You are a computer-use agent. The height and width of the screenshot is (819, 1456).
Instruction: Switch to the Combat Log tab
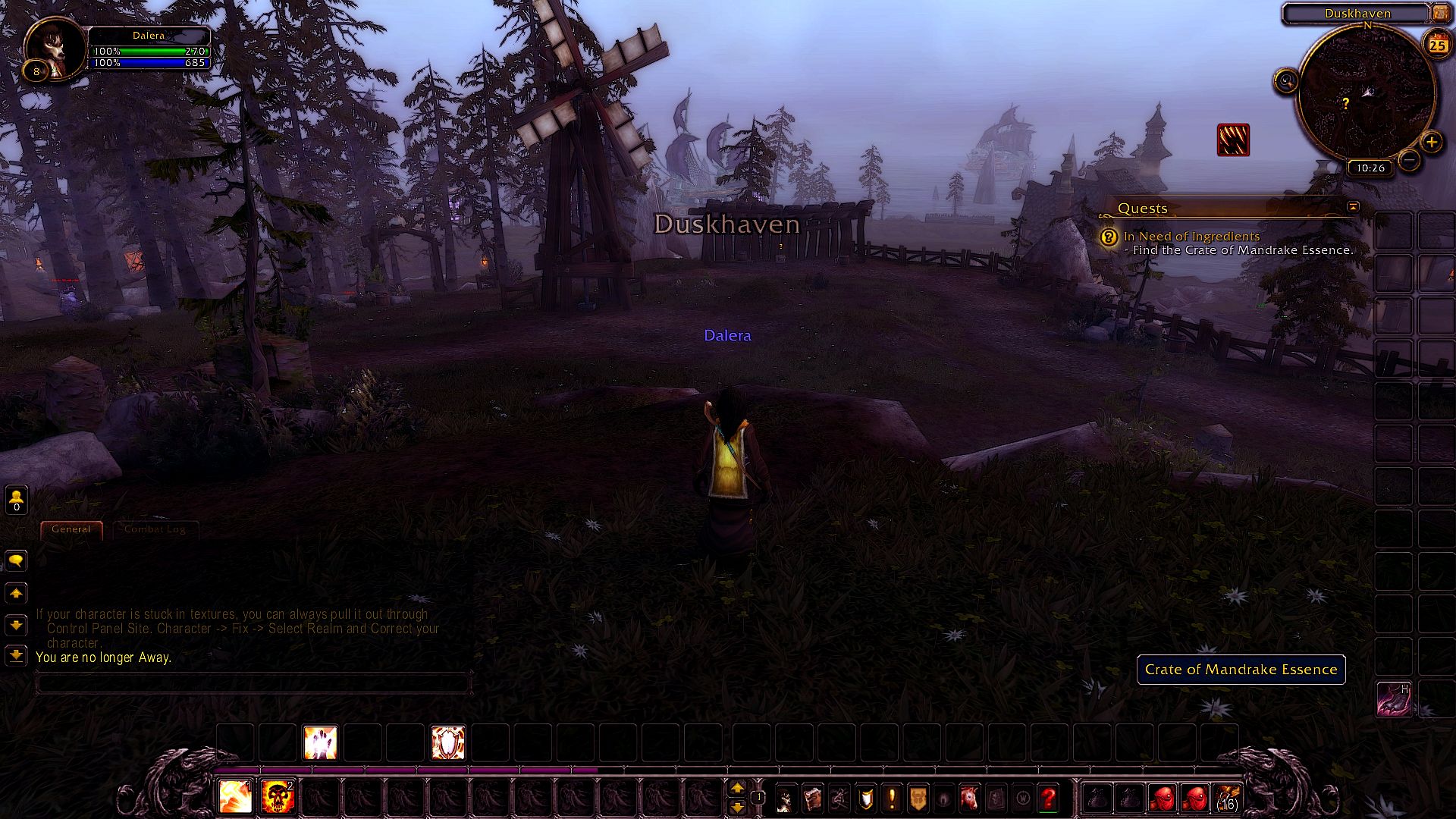155,529
